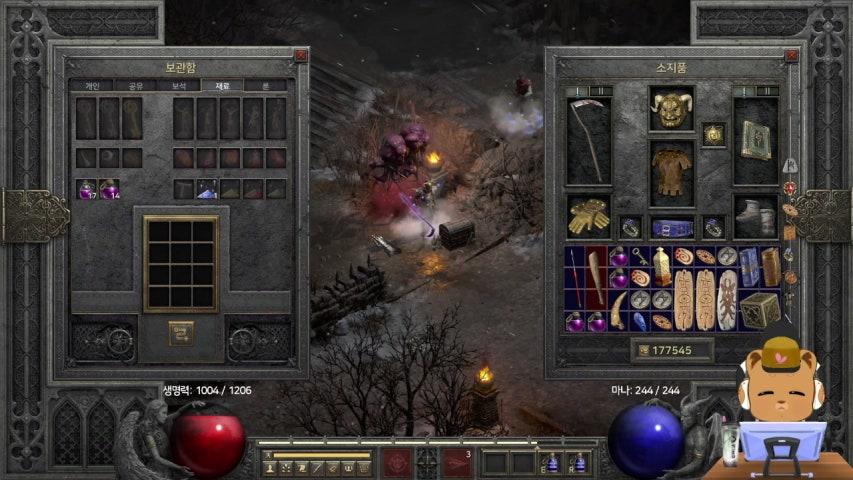
Task: Select the blue belt slot
Action: coord(671,227)
